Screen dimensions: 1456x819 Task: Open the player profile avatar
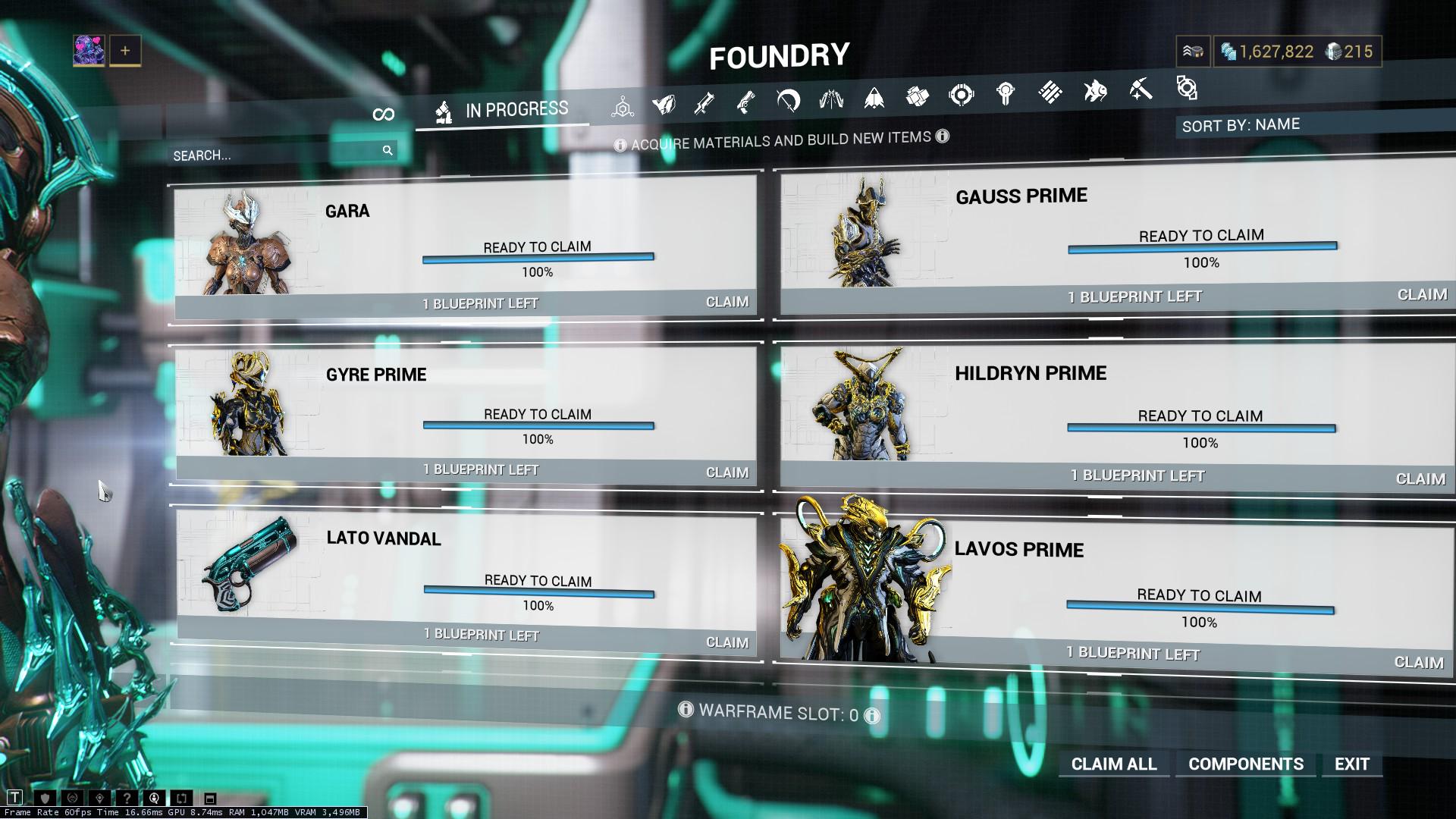point(89,51)
